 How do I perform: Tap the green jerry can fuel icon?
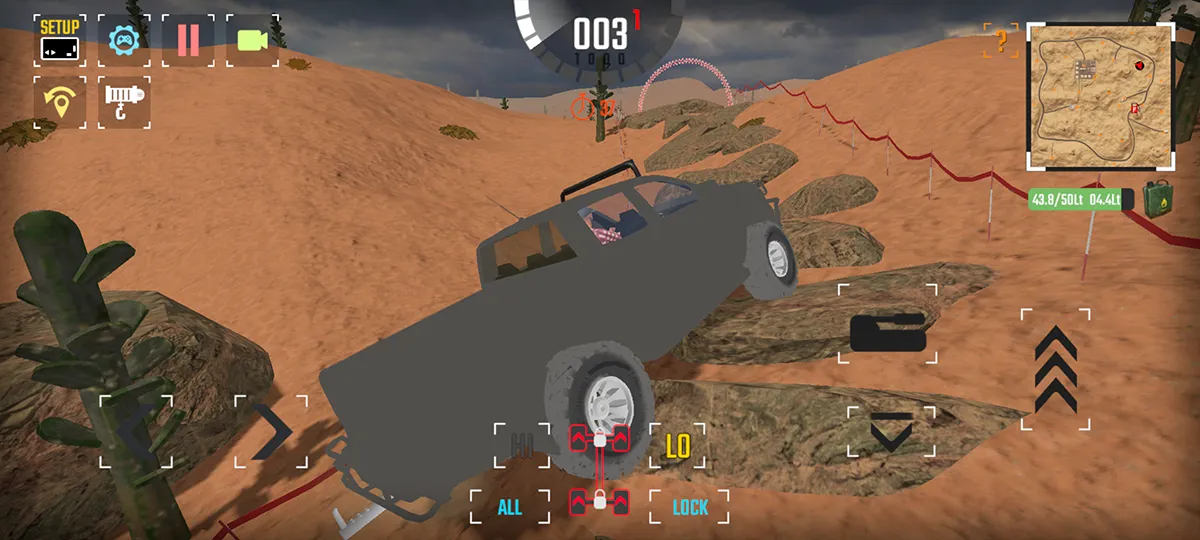[x=1157, y=198]
